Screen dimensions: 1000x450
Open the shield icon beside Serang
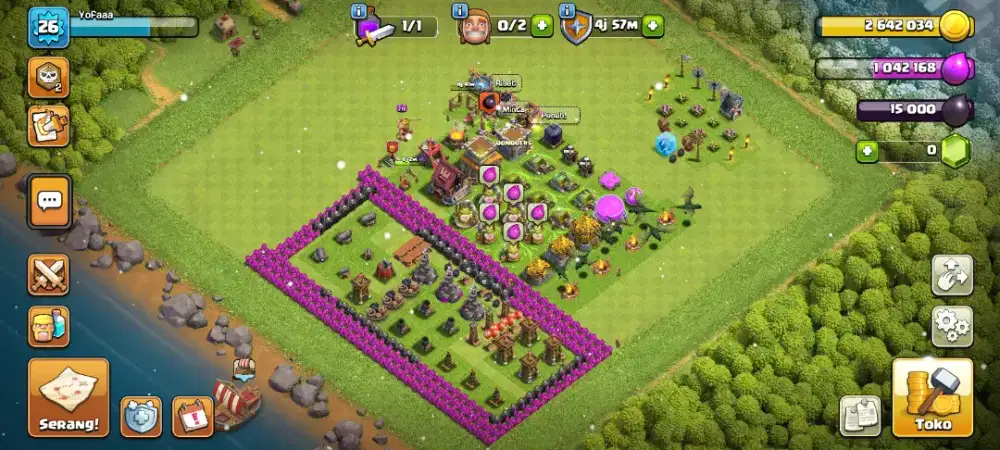pyautogui.click(x=141, y=416)
